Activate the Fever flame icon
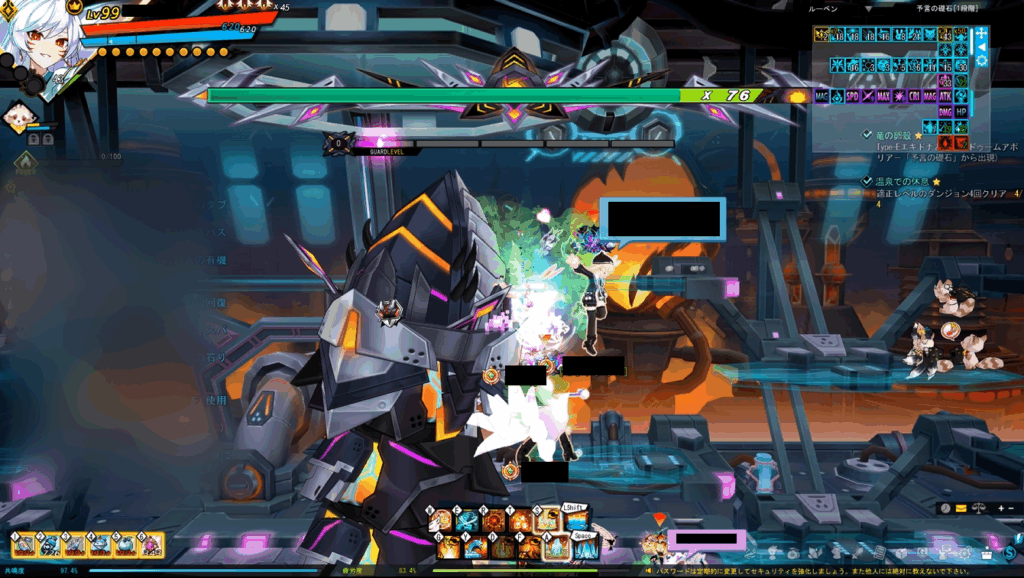Viewport: 1024px width, 578px height. pyautogui.click(x=26, y=163)
